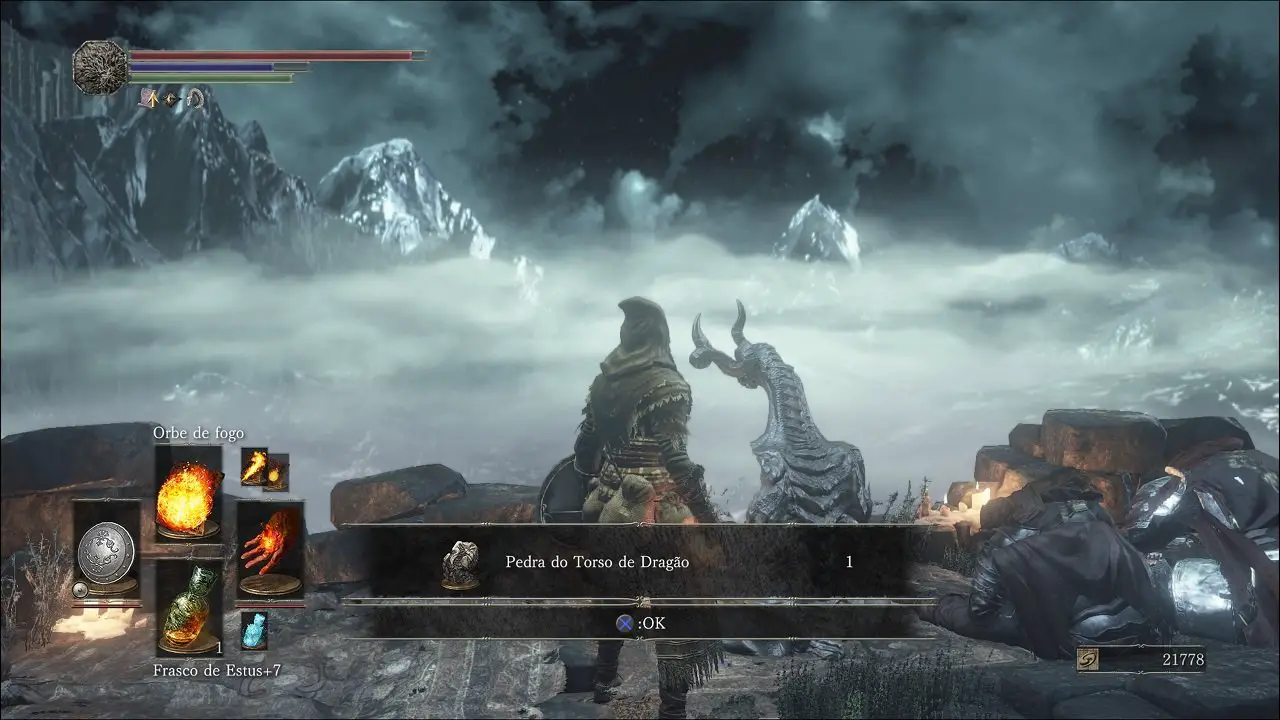Select the Orbe de fogo spell slot
This screenshot has width=1280, height=720.
(x=188, y=493)
